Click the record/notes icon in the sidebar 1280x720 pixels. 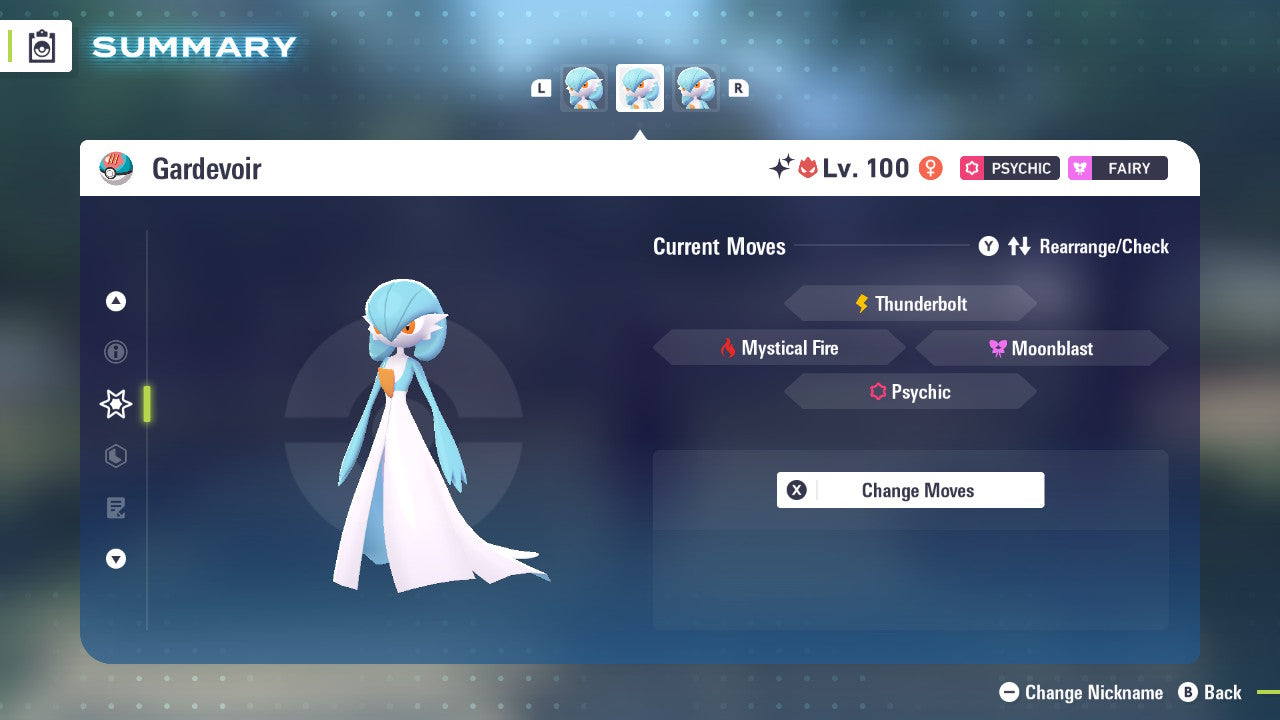pos(115,508)
